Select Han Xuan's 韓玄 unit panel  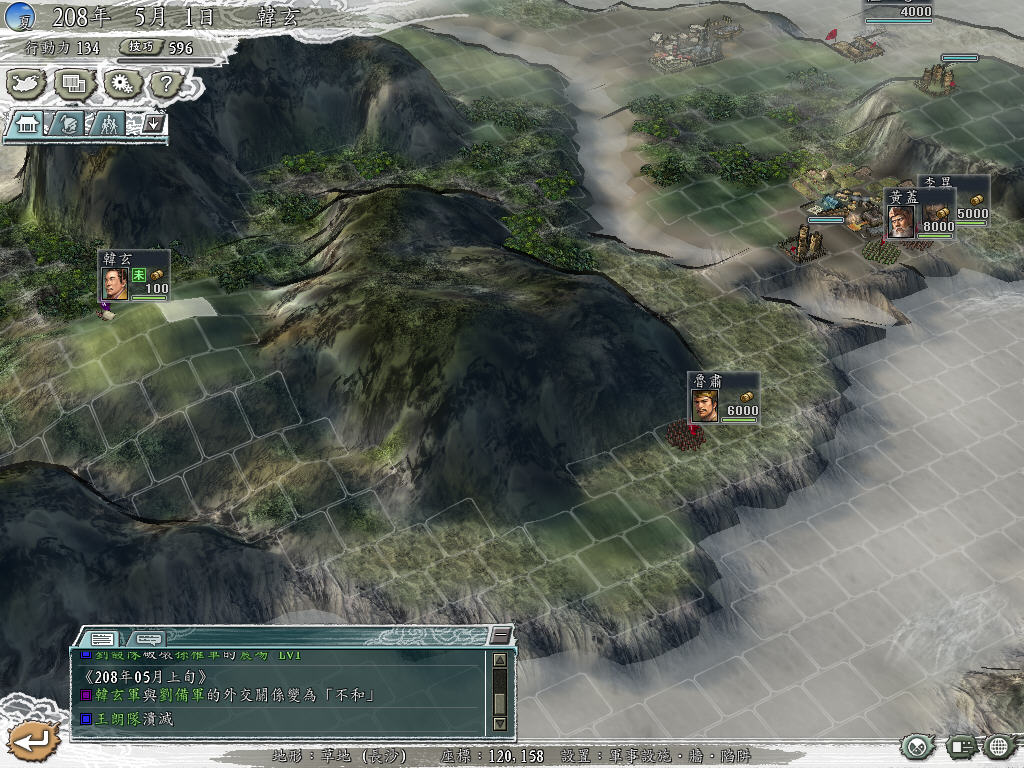click(x=133, y=275)
